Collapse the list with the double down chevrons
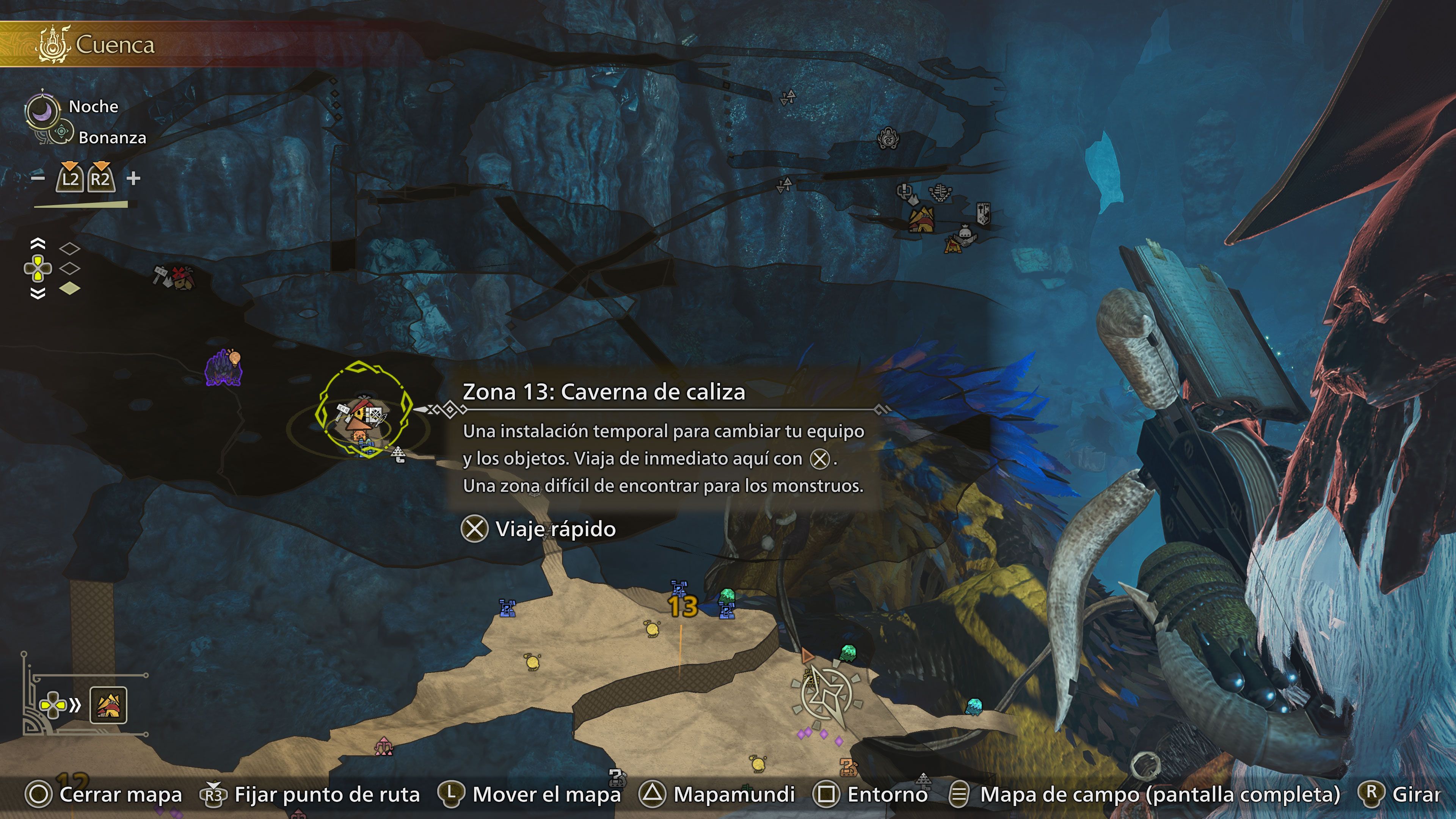This screenshot has width=1456, height=819. pos(37,293)
